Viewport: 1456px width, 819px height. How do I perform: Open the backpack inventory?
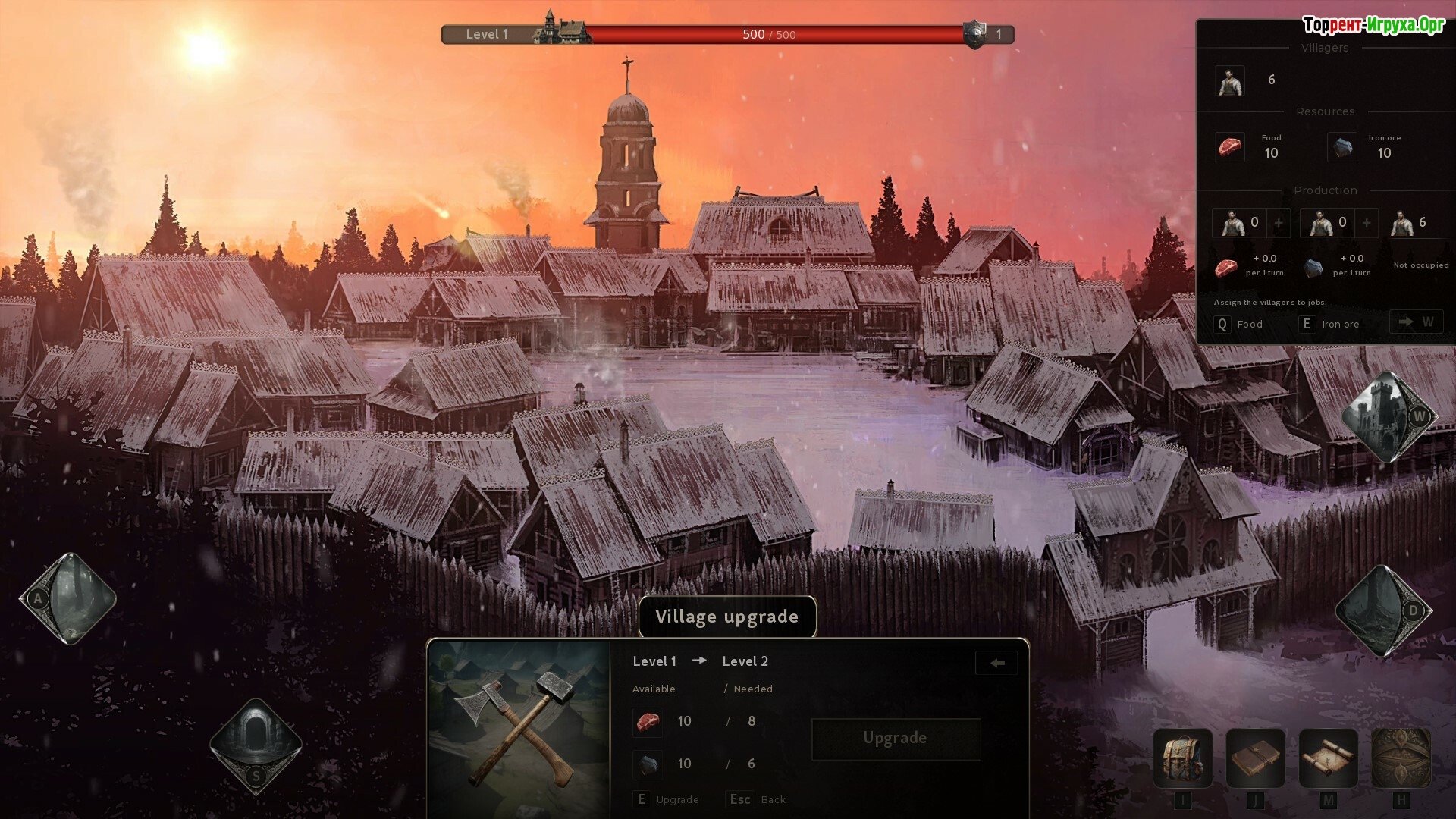tap(1182, 758)
